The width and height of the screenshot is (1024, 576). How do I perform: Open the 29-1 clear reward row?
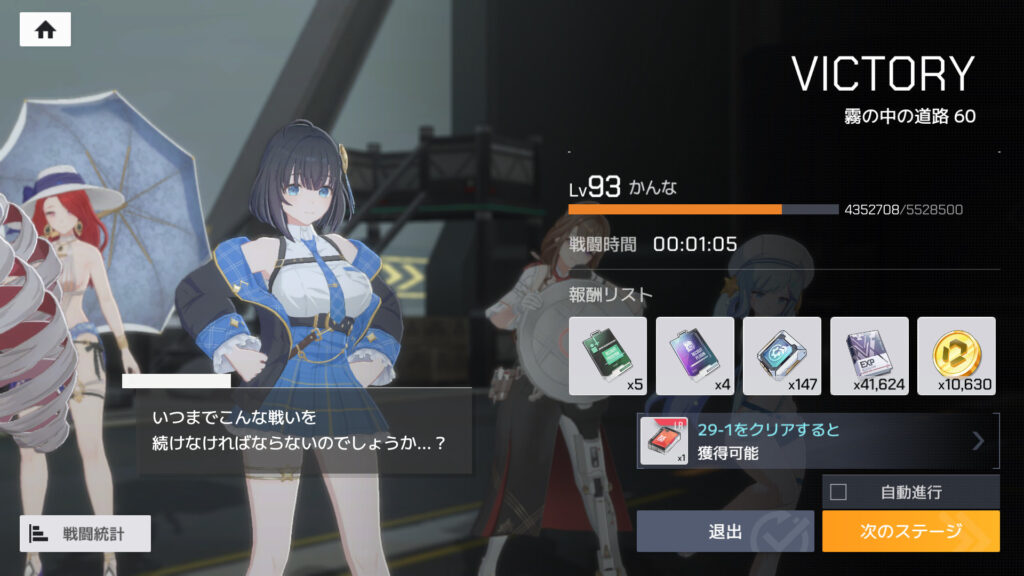[818, 441]
